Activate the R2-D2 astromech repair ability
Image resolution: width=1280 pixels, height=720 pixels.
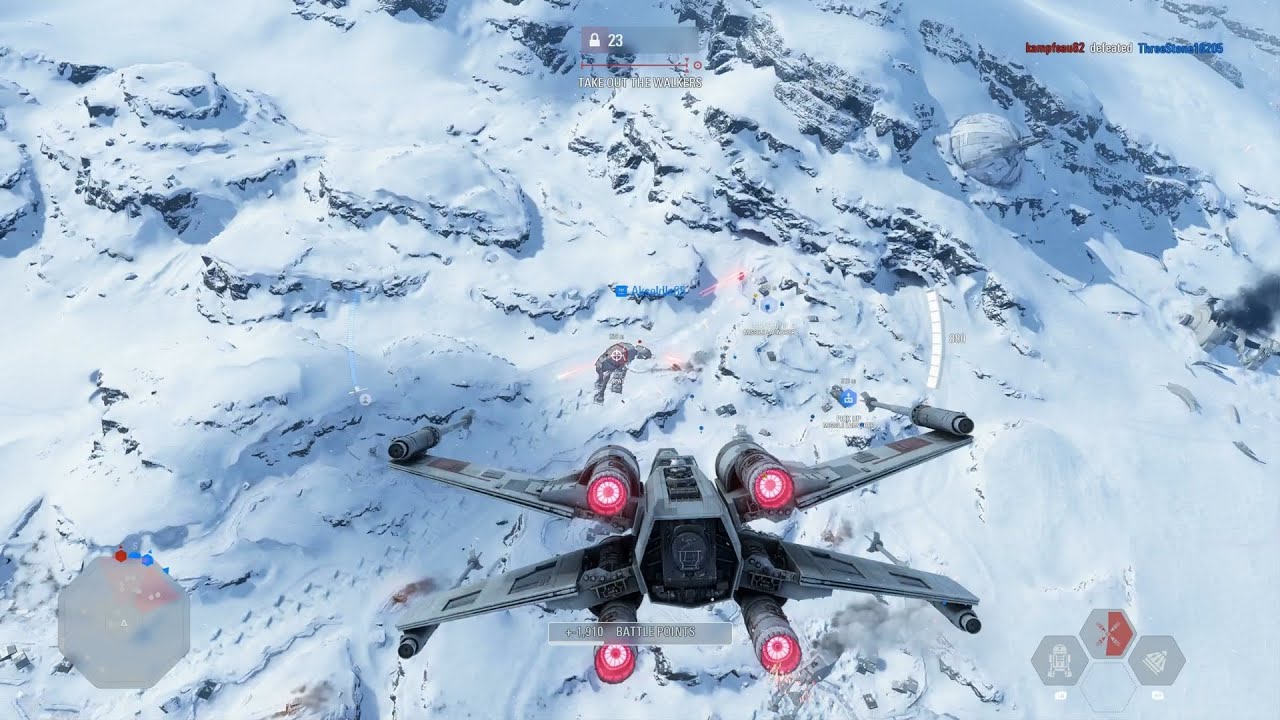click(x=1059, y=660)
